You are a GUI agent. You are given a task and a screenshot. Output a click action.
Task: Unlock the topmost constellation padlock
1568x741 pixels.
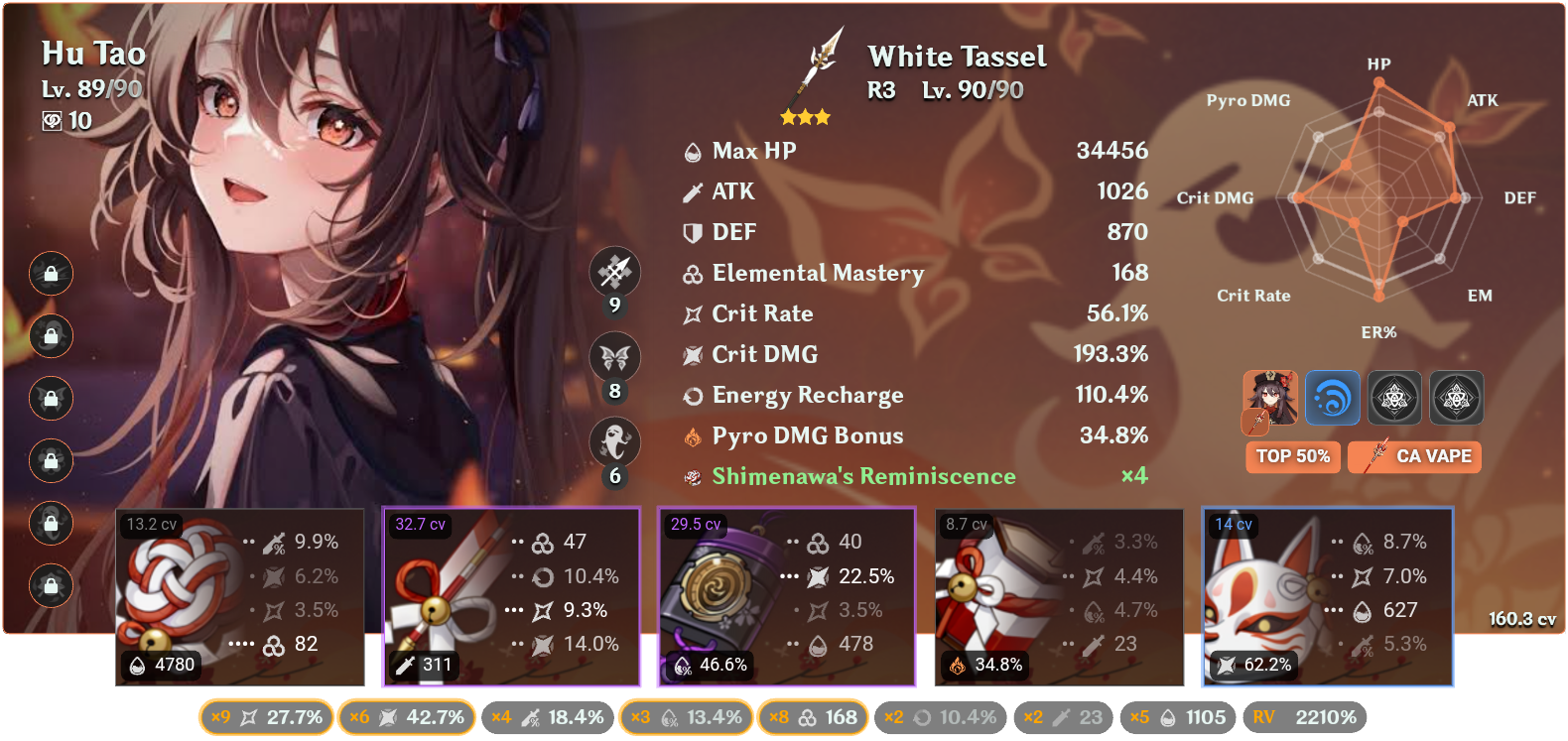[x=50, y=274]
